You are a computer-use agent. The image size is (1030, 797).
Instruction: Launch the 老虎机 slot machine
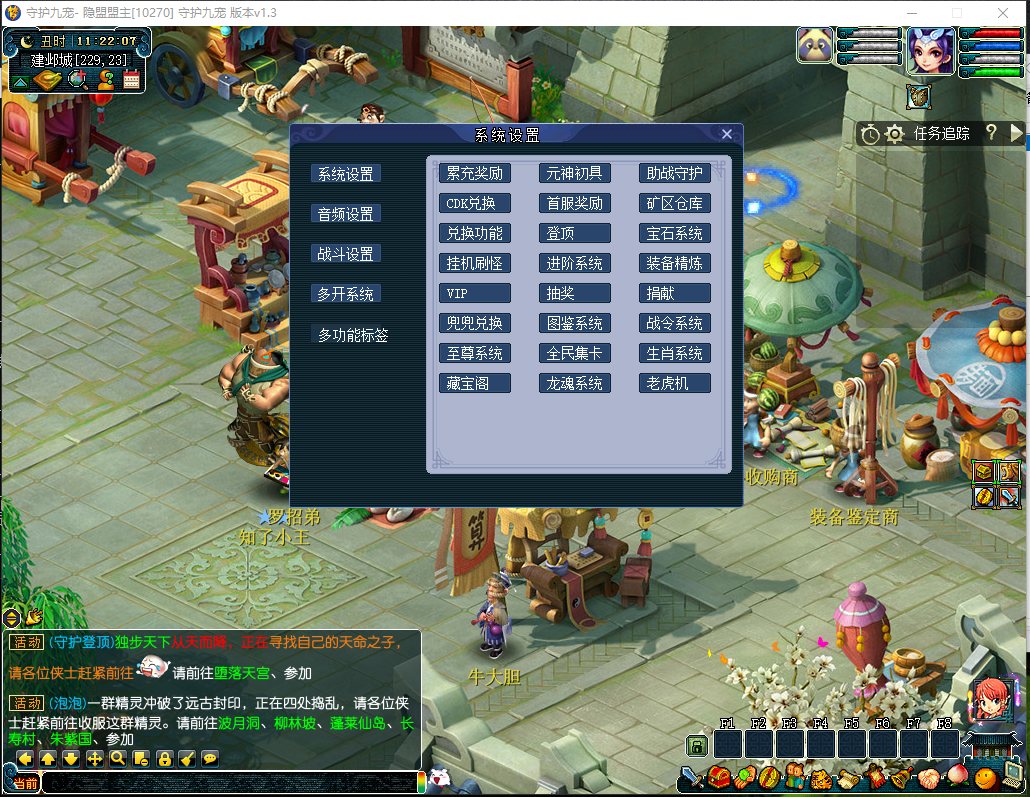click(x=675, y=383)
